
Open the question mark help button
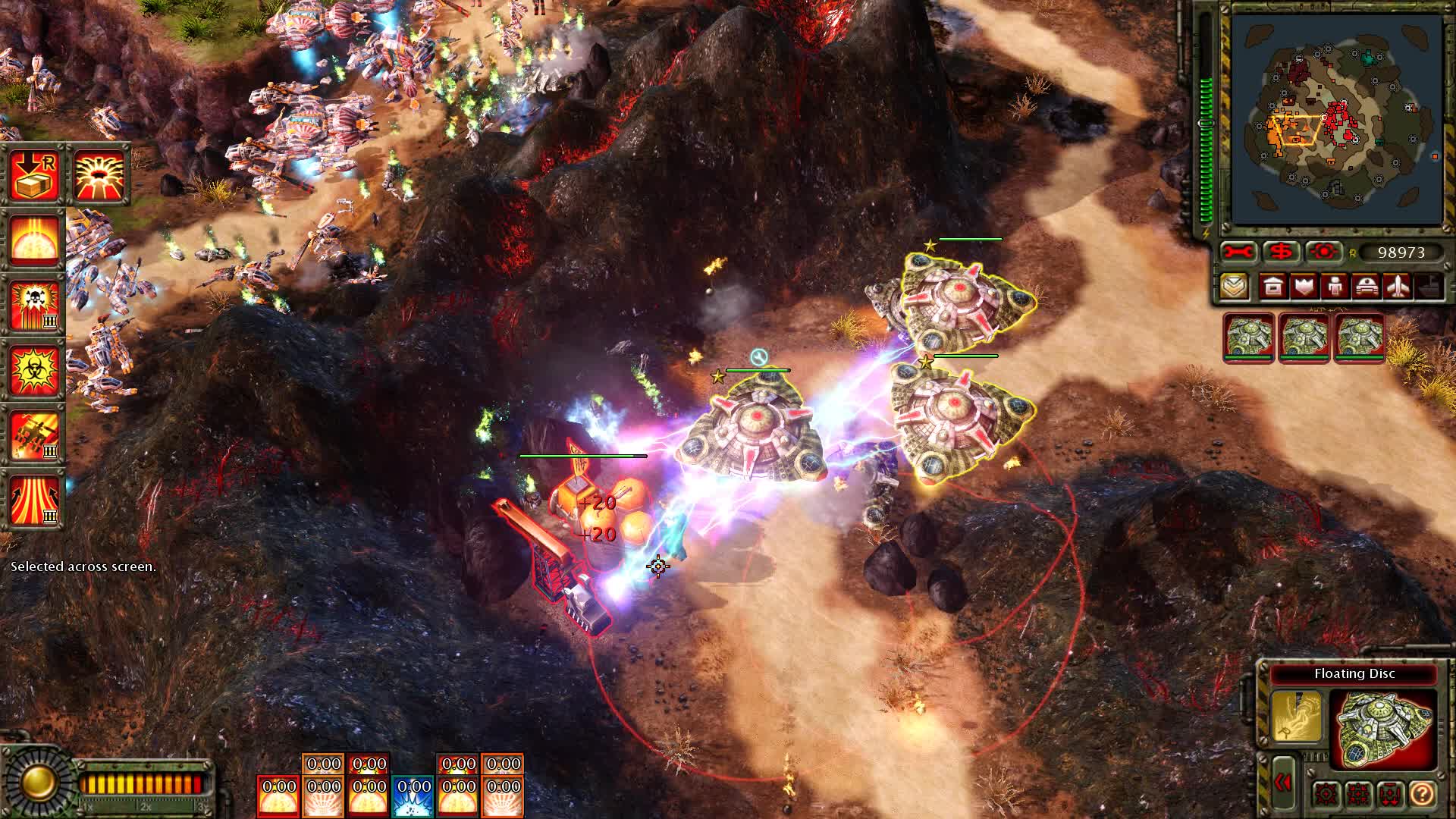(x=1423, y=794)
